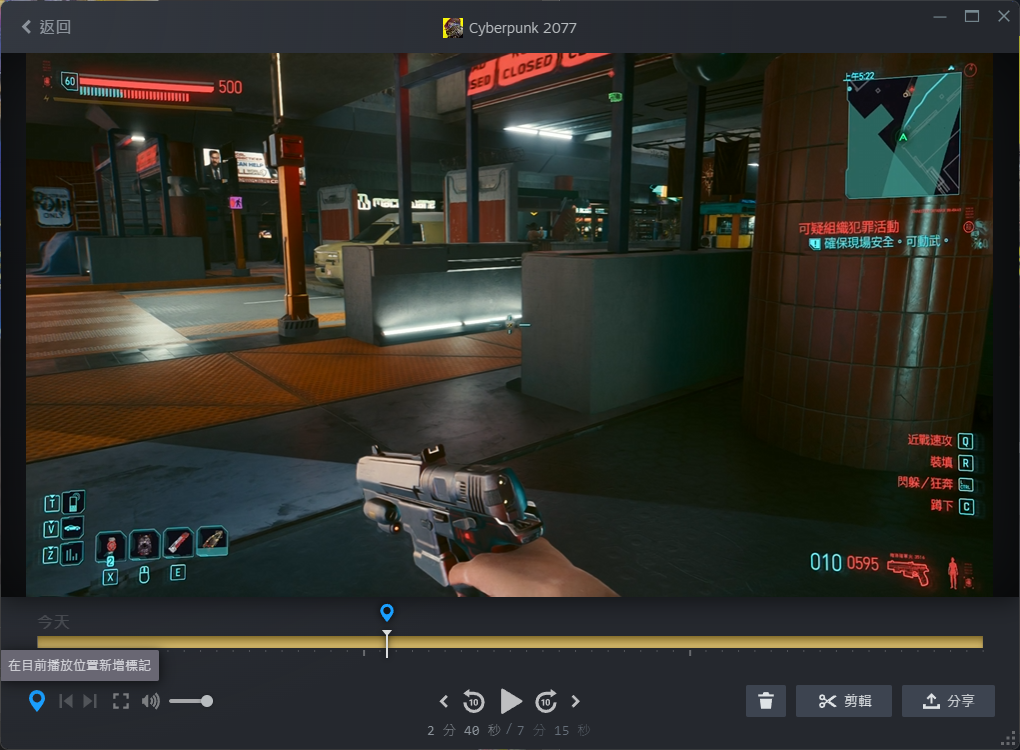
Task: Delete the recording with the trash button
Action: pos(766,701)
